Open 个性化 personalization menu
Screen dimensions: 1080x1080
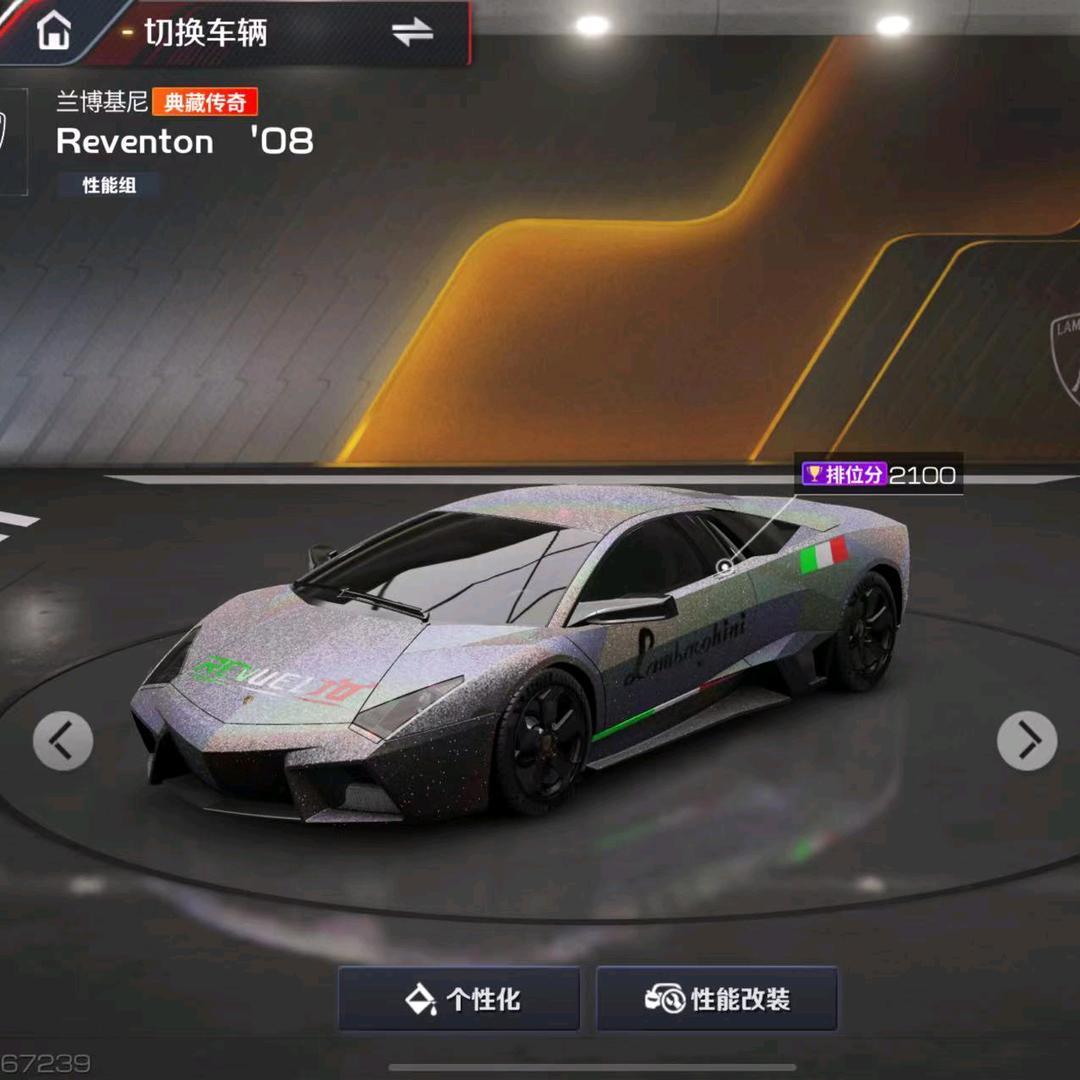(459, 998)
